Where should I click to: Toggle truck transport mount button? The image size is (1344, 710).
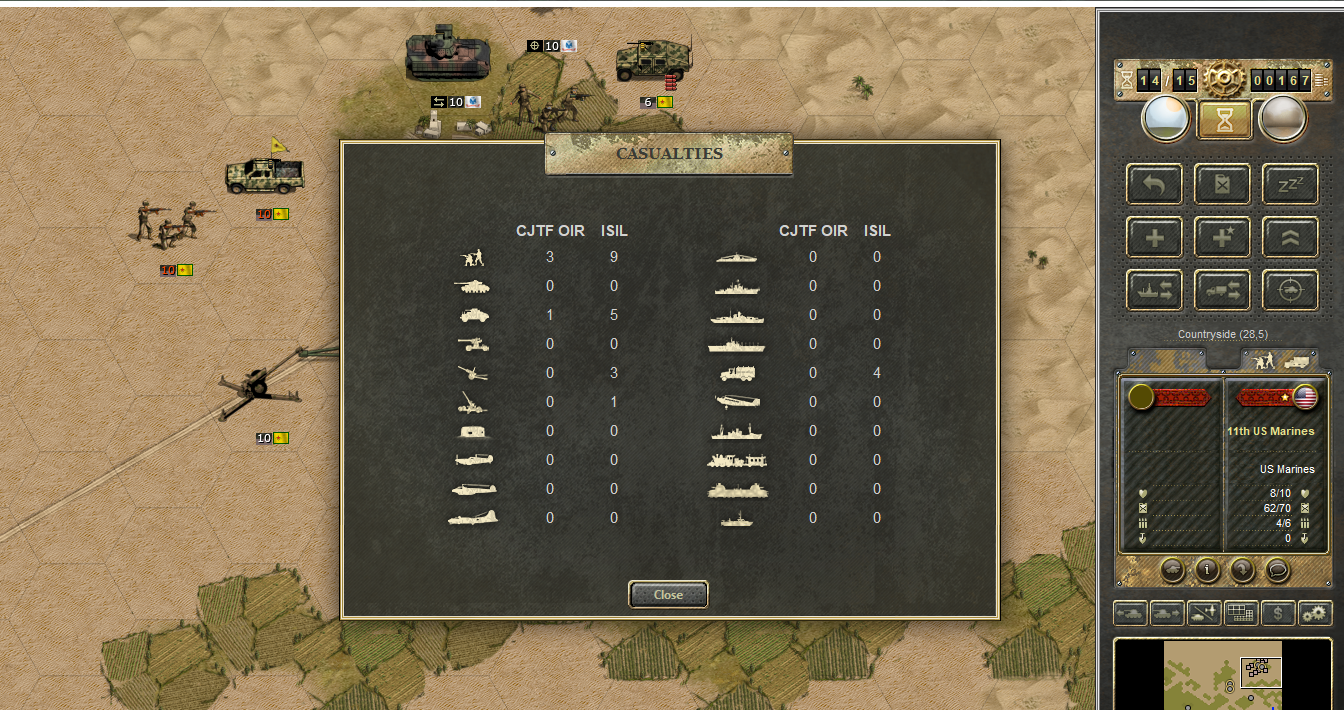point(1222,290)
